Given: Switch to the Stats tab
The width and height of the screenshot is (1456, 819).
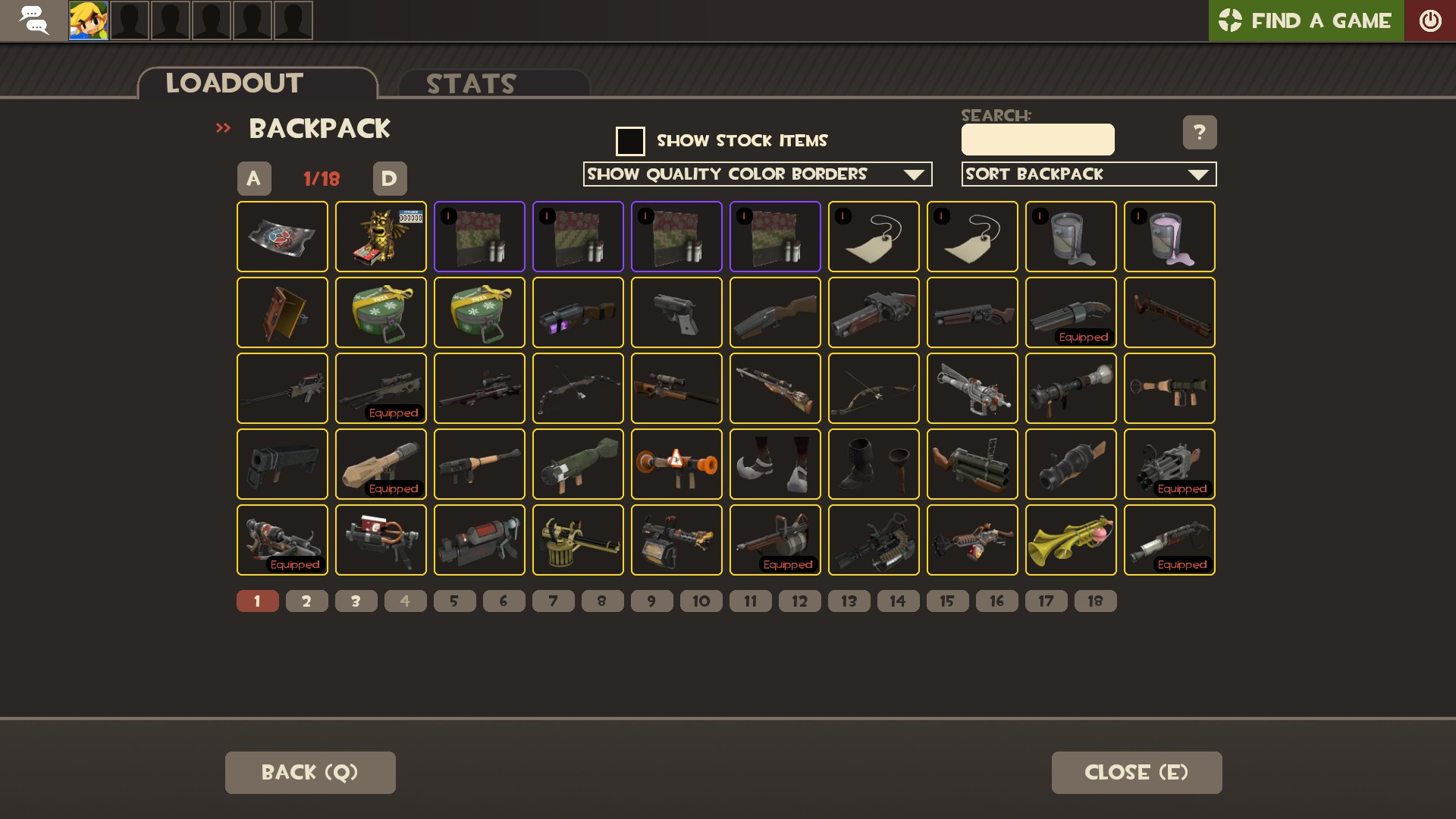Looking at the screenshot, I should pyautogui.click(x=470, y=83).
